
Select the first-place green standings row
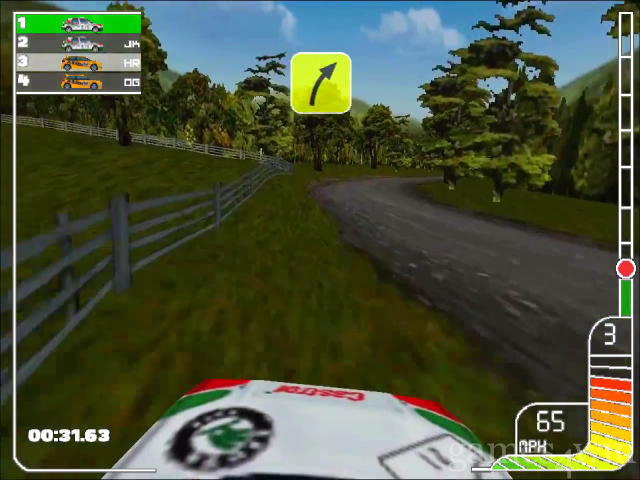[78, 24]
